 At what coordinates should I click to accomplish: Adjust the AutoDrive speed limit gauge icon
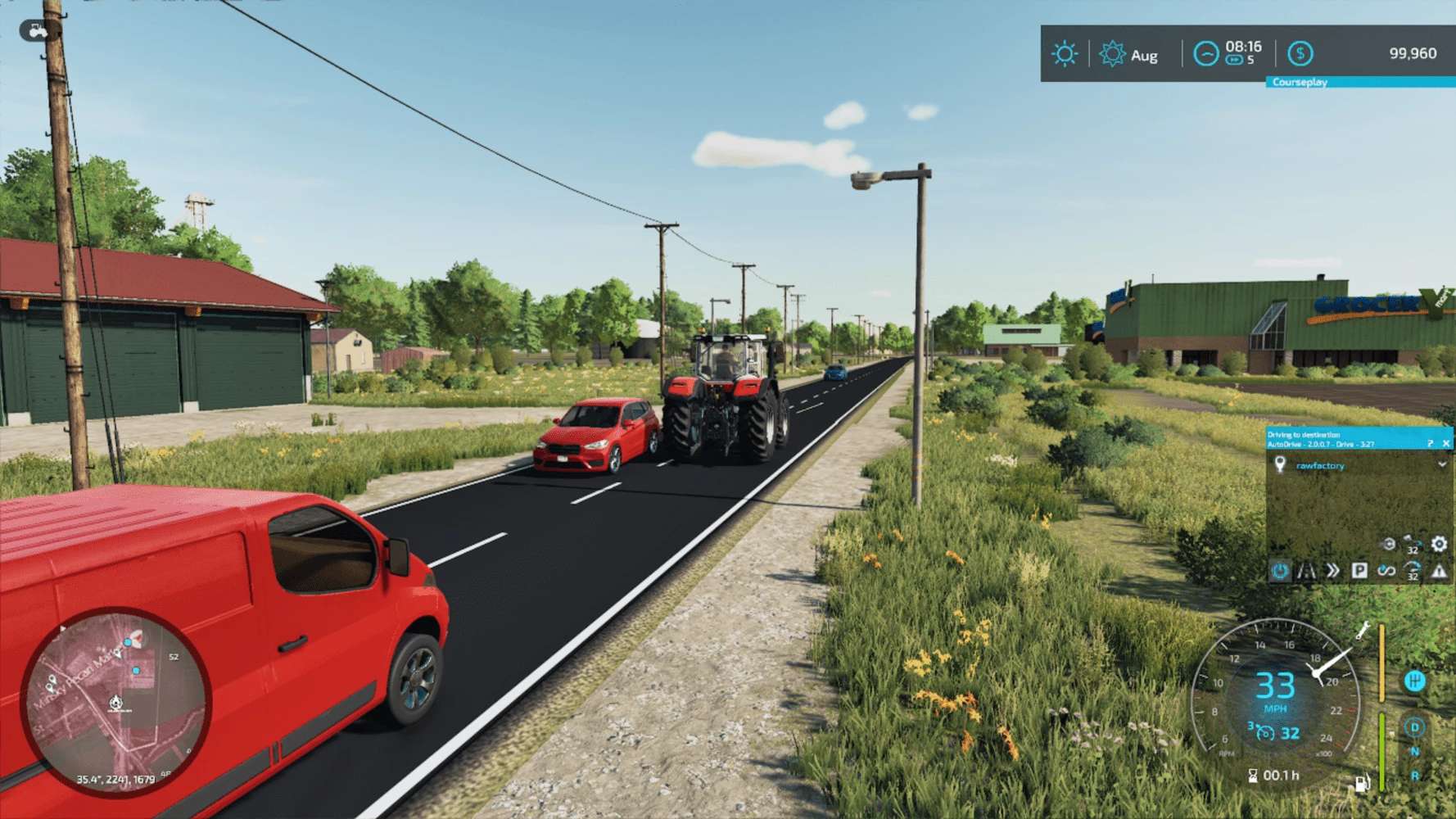[x=1413, y=571]
